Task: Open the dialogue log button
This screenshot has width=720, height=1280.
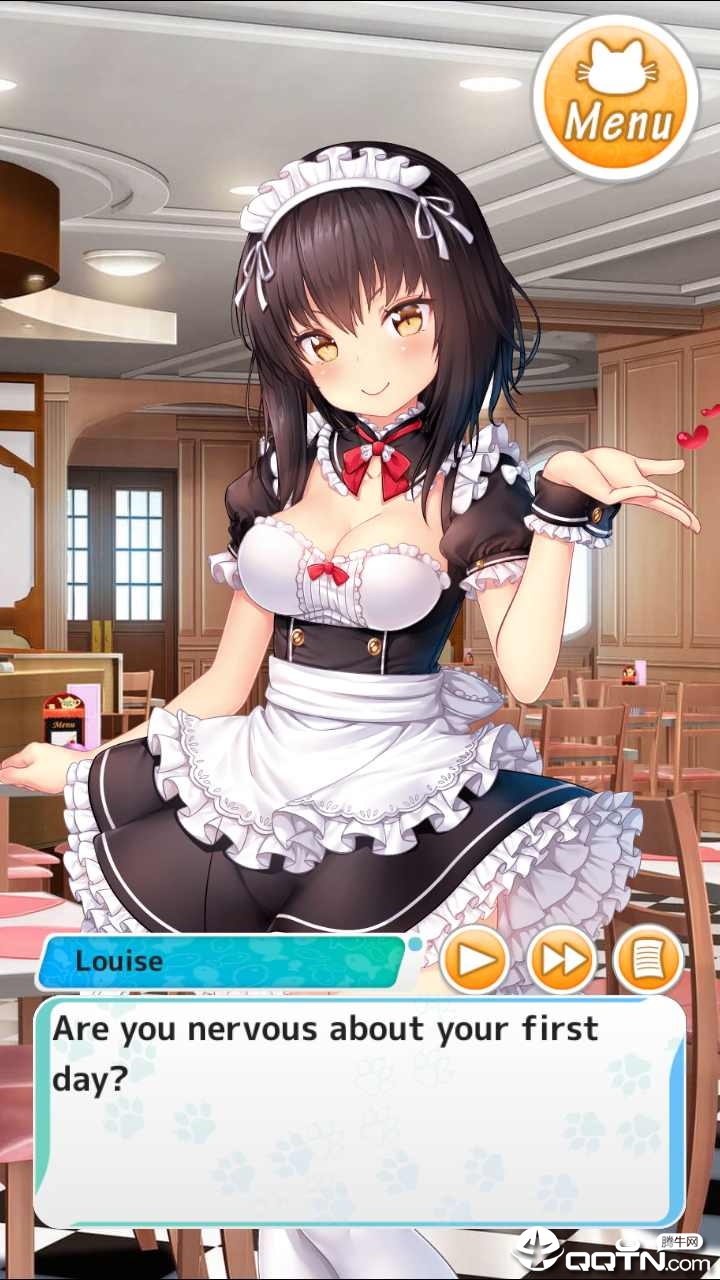Action: pyautogui.click(x=649, y=961)
